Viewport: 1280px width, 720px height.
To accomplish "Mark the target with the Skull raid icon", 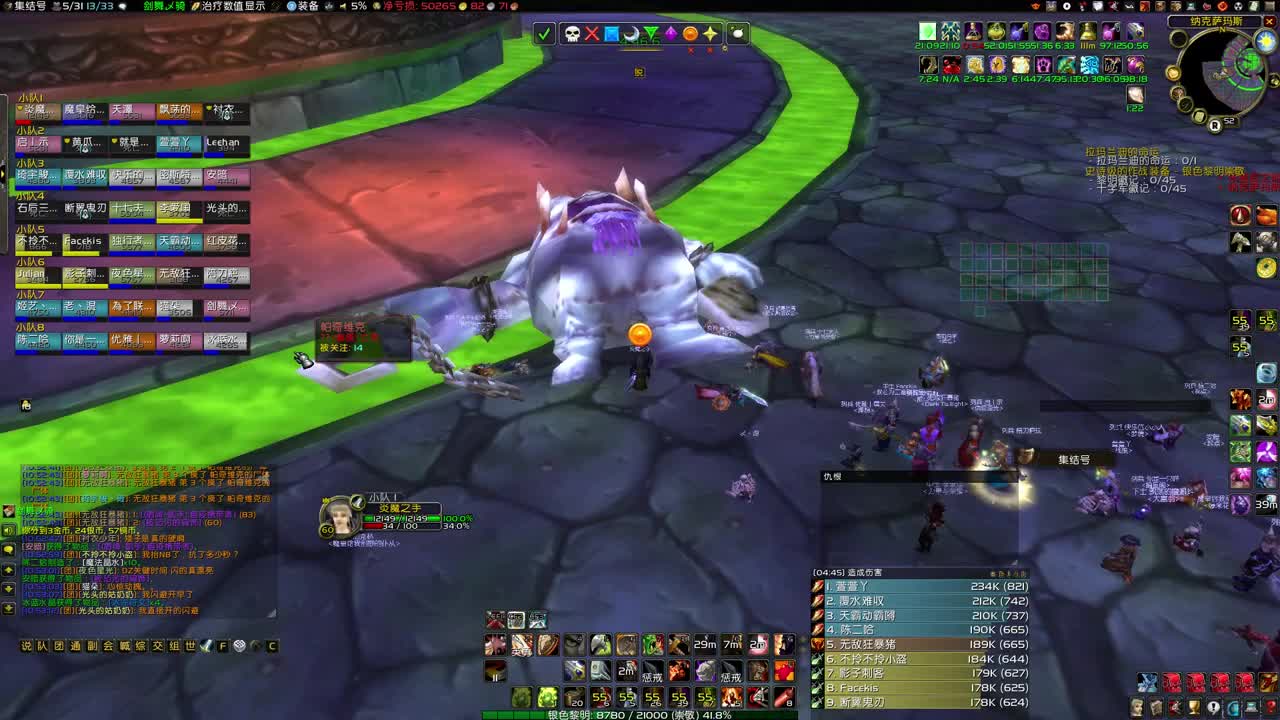I will pos(573,35).
